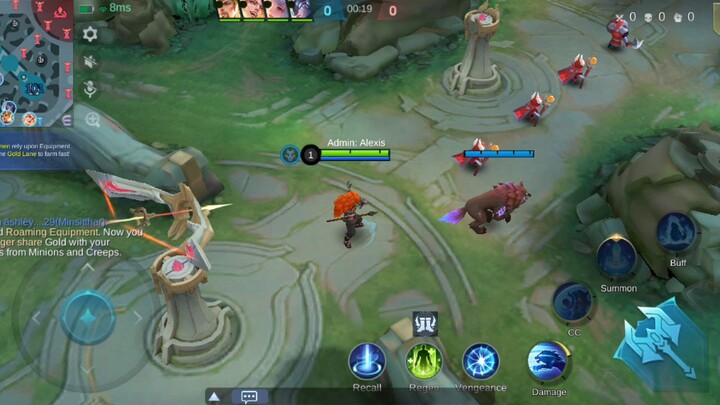Use the Regen heal skill
The width and height of the screenshot is (720, 405).
pyautogui.click(x=424, y=361)
